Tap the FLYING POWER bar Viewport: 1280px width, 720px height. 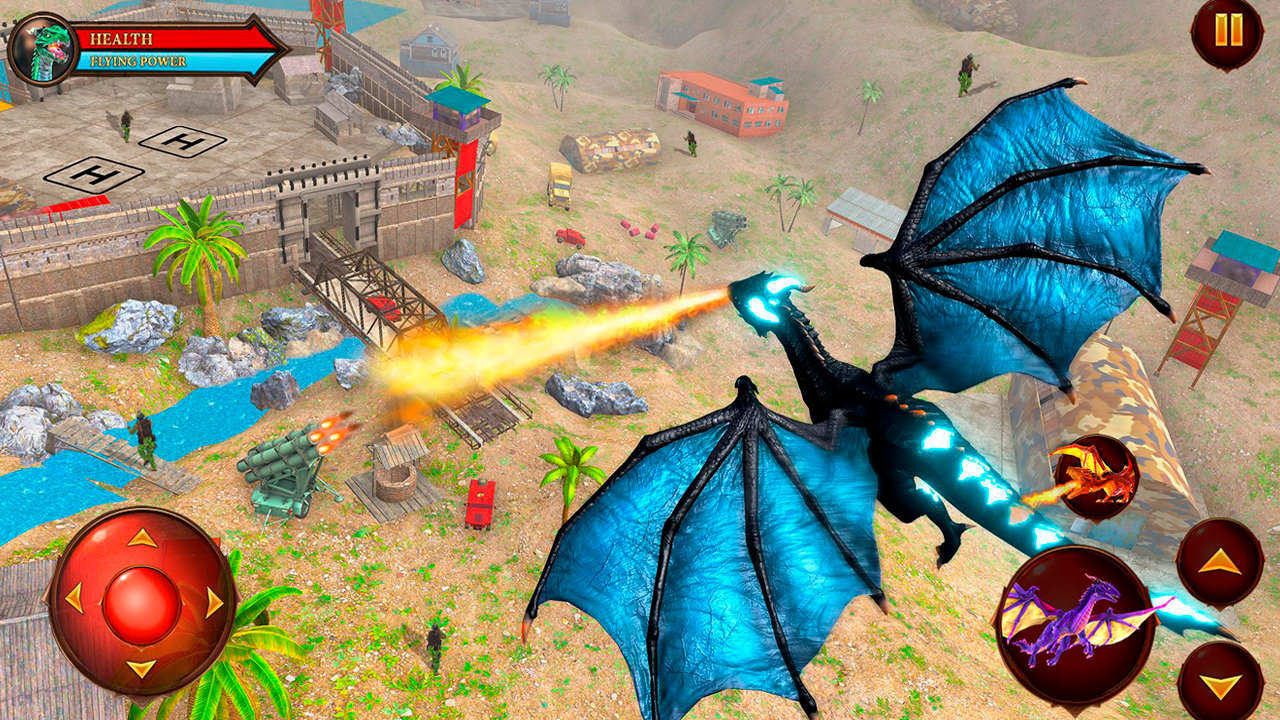click(x=150, y=62)
